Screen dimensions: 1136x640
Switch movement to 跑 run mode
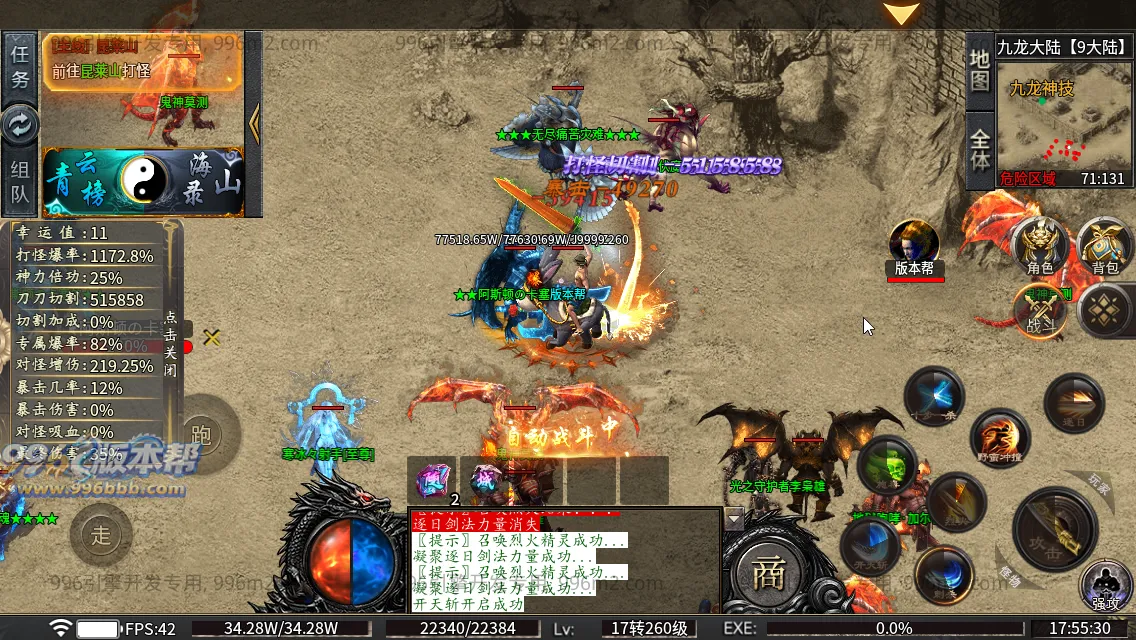click(201, 434)
